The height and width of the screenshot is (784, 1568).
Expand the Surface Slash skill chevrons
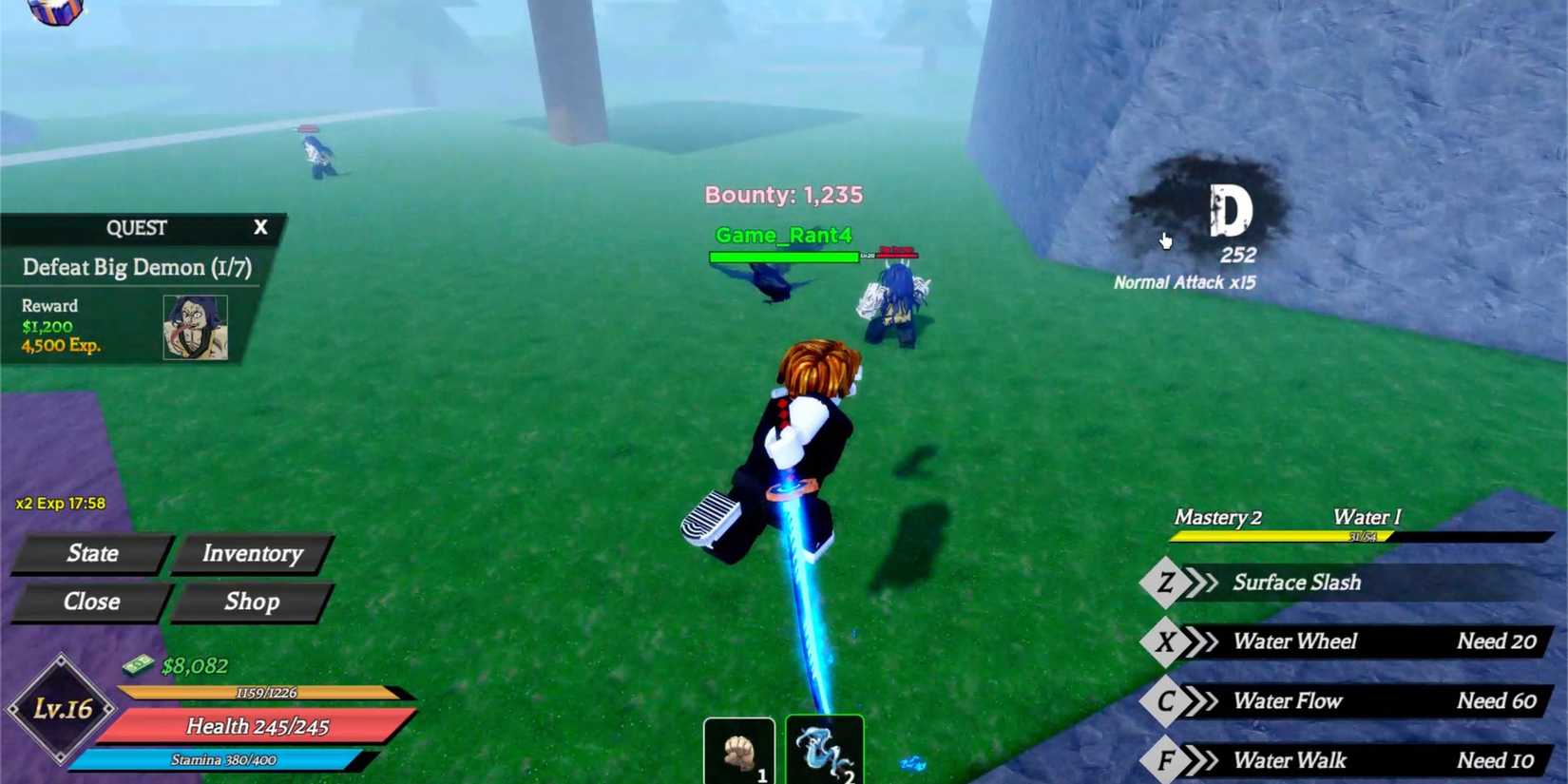[x=1199, y=583]
